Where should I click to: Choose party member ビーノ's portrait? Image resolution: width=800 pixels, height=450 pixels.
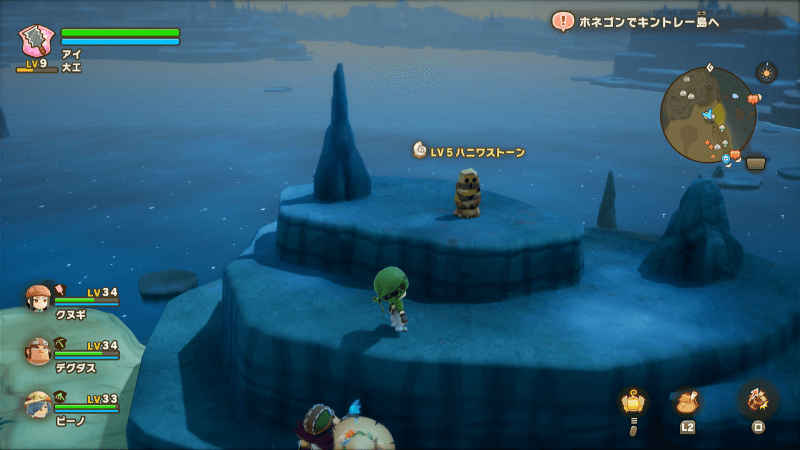pos(38,405)
